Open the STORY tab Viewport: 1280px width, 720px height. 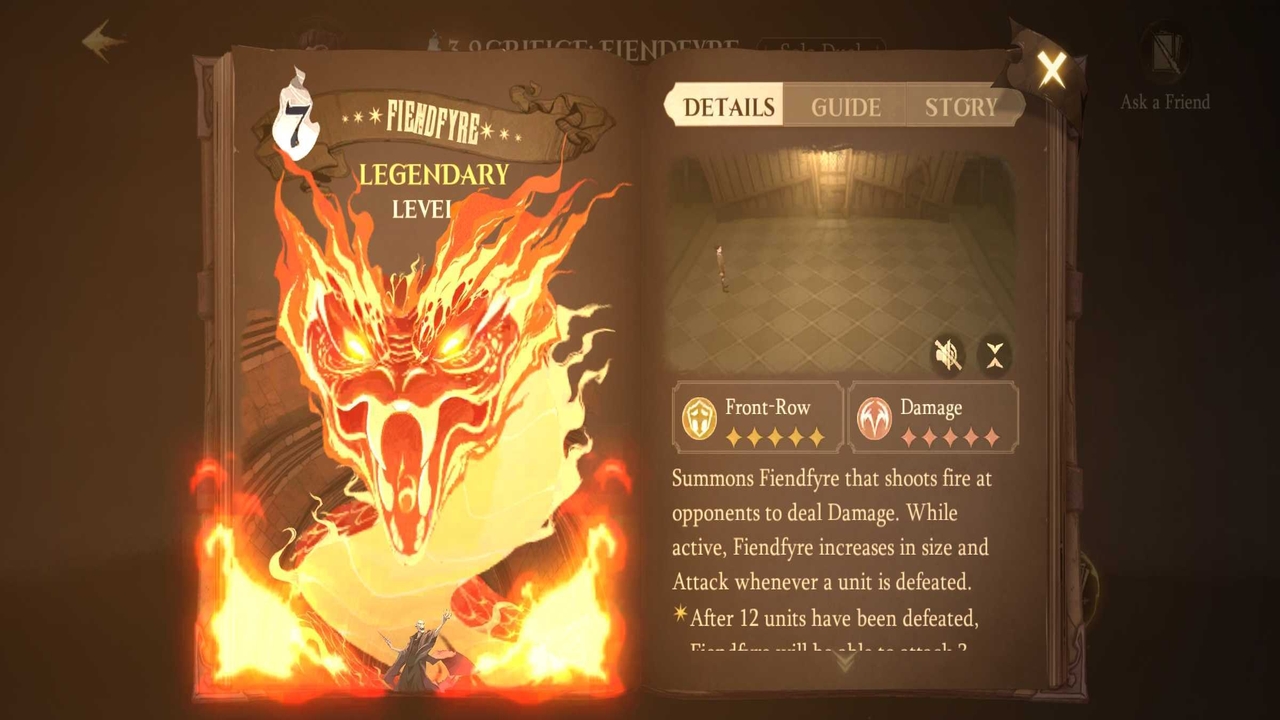tap(959, 106)
